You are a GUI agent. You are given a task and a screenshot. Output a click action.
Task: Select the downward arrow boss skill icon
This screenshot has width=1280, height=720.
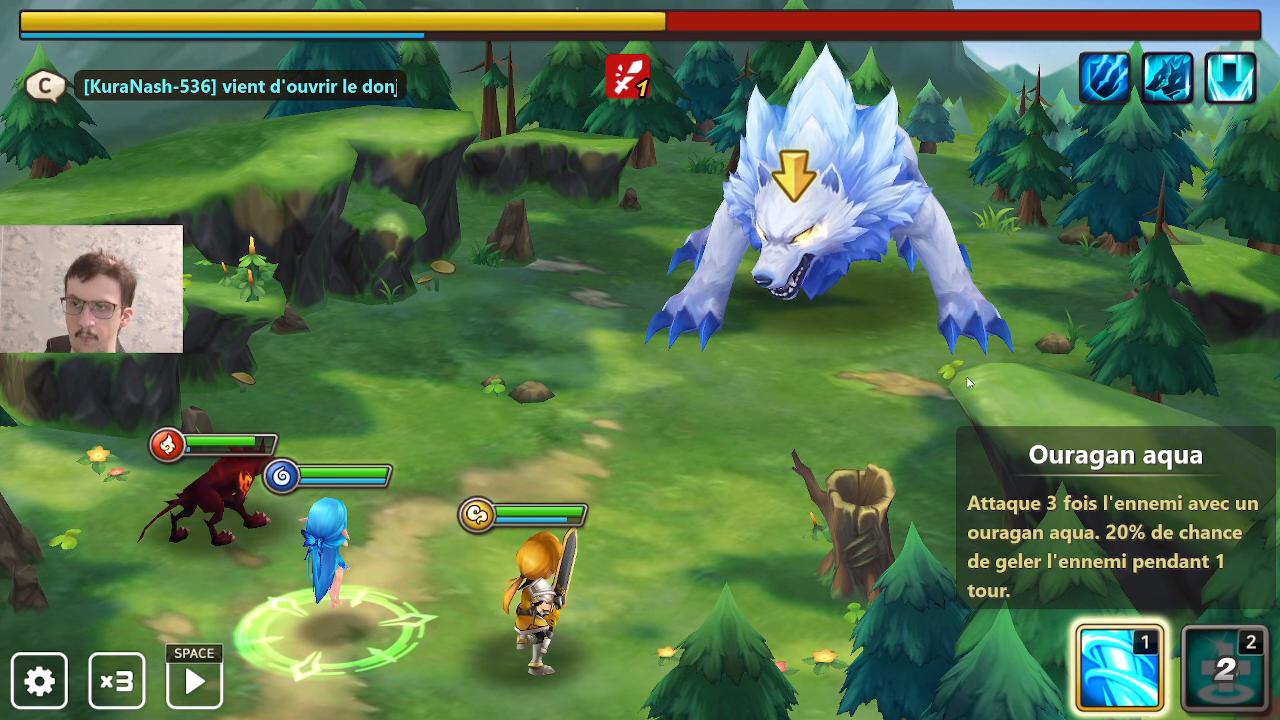[x=1230, y=77]
